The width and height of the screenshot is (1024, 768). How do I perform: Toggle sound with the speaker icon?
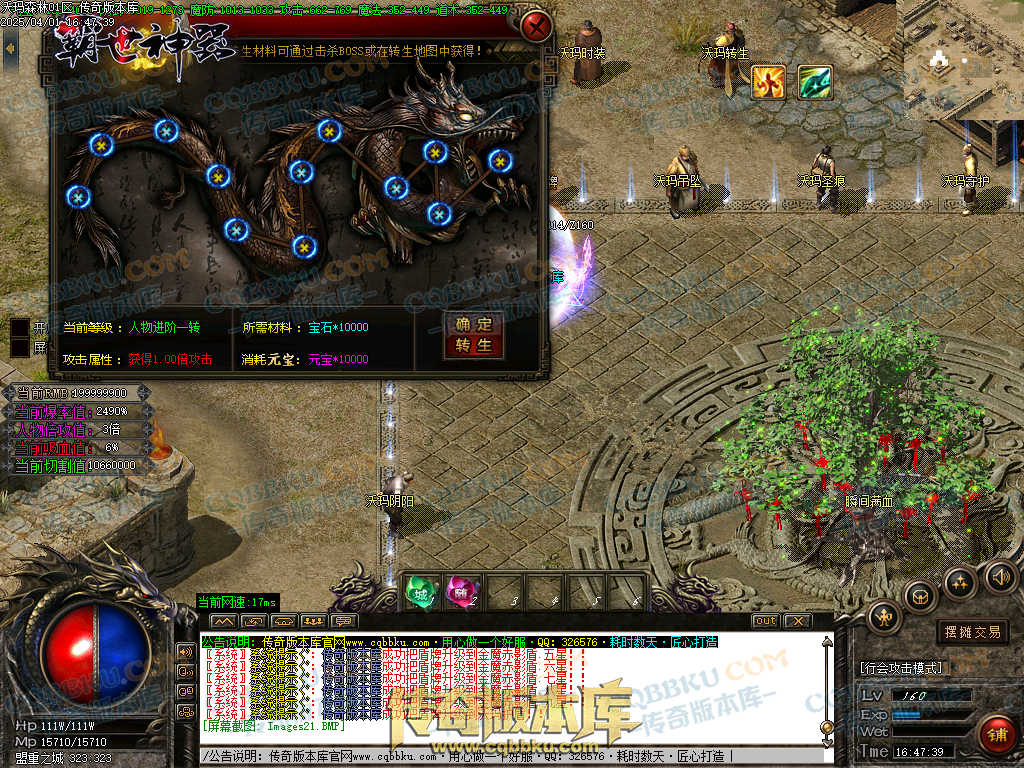(1000, 576)
